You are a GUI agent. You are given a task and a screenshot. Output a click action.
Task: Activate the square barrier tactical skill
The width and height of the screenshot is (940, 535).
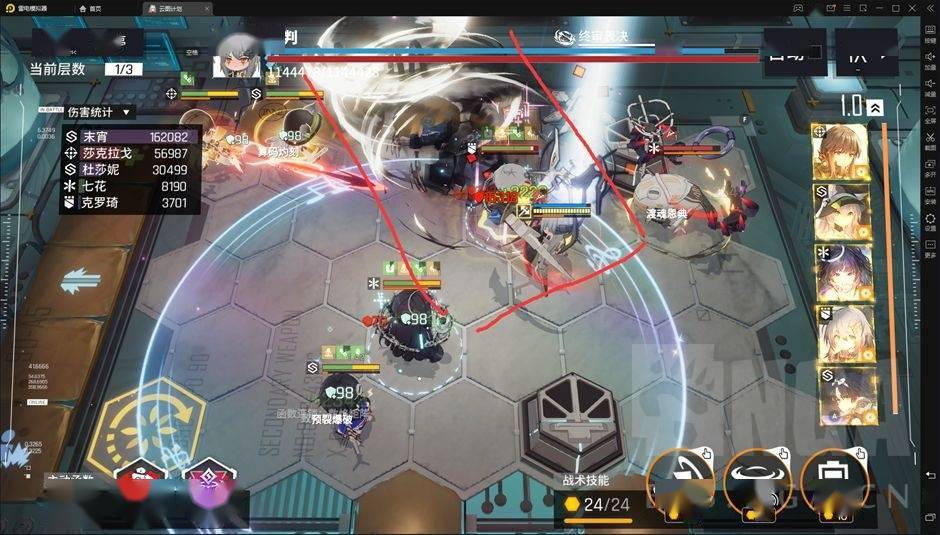[831, 480]
